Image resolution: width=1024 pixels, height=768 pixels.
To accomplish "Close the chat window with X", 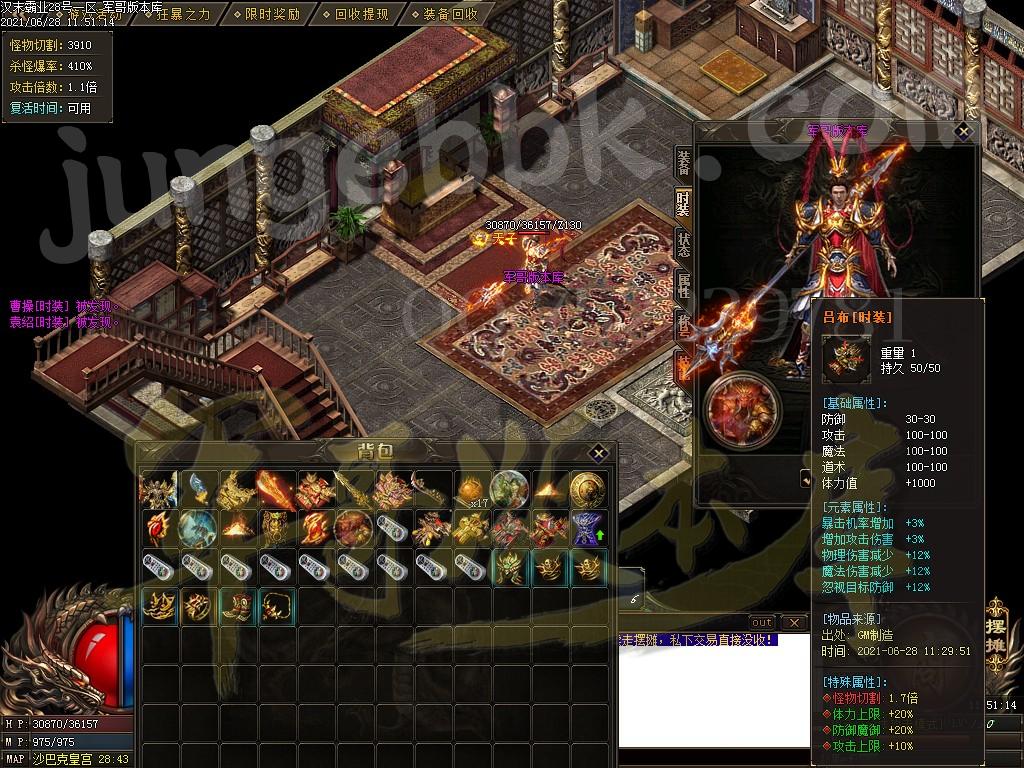I will (x=793, y=623).
